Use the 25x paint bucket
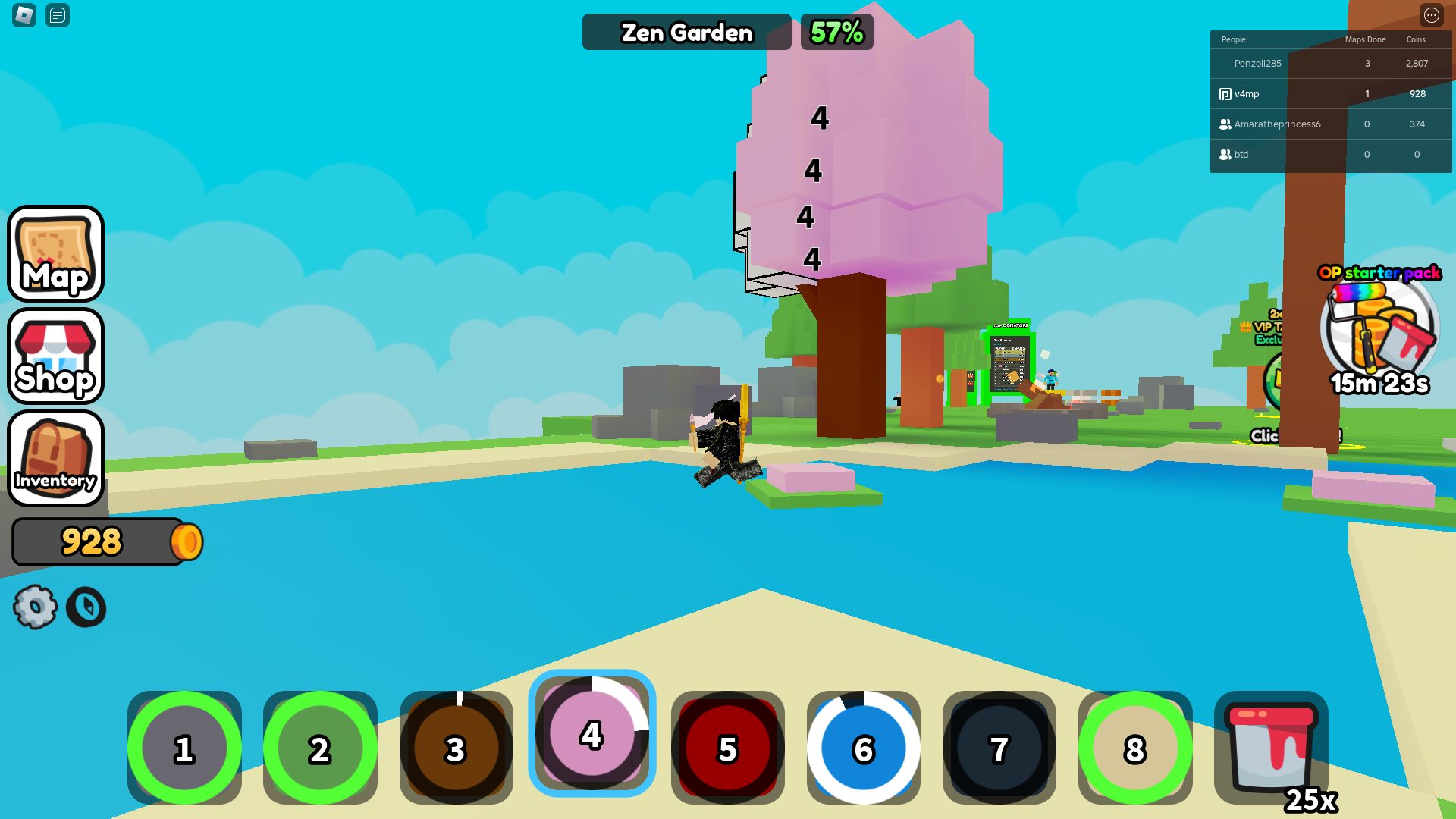Image resolution: width=1456 pixels, height=819 pixels. (x=1271, y=748)
